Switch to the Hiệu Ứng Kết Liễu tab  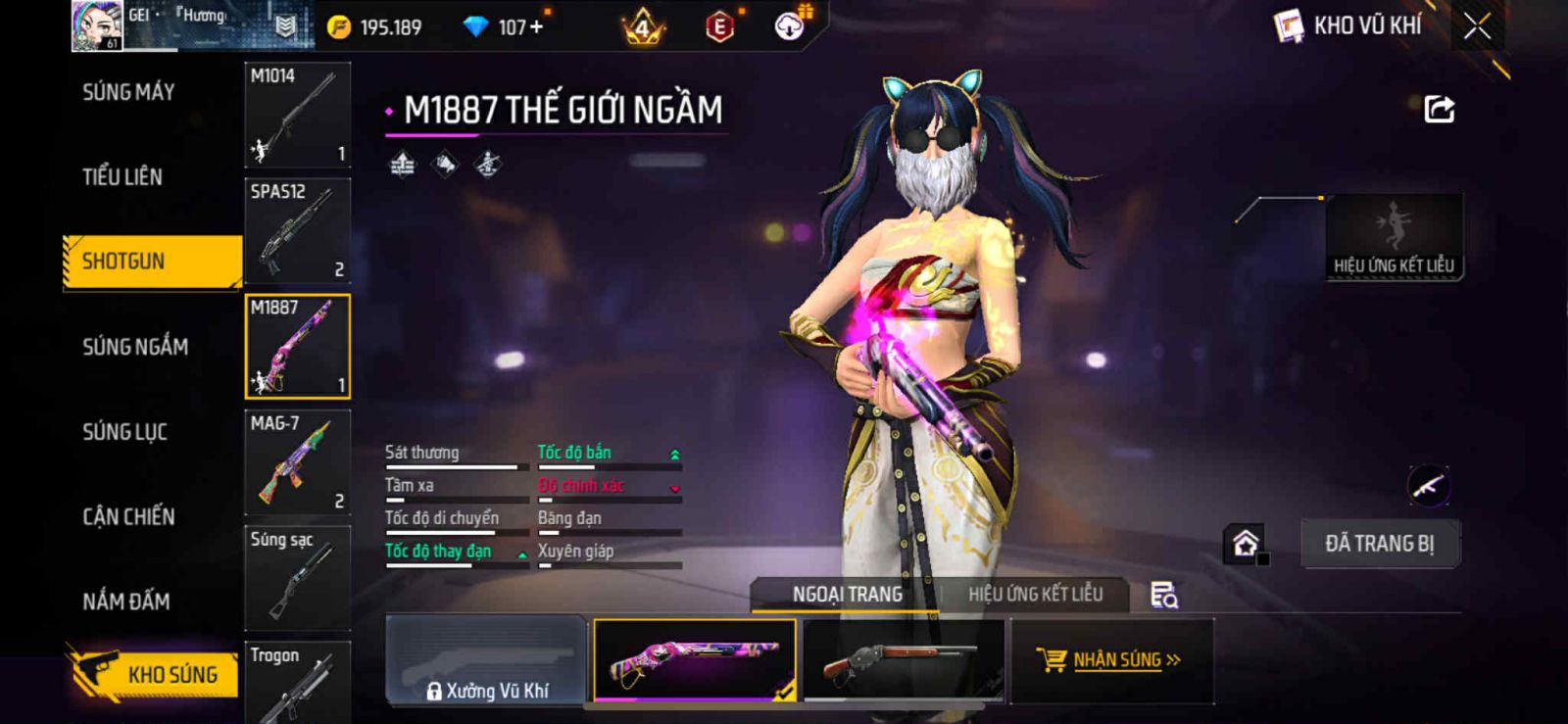(1035, 595)
